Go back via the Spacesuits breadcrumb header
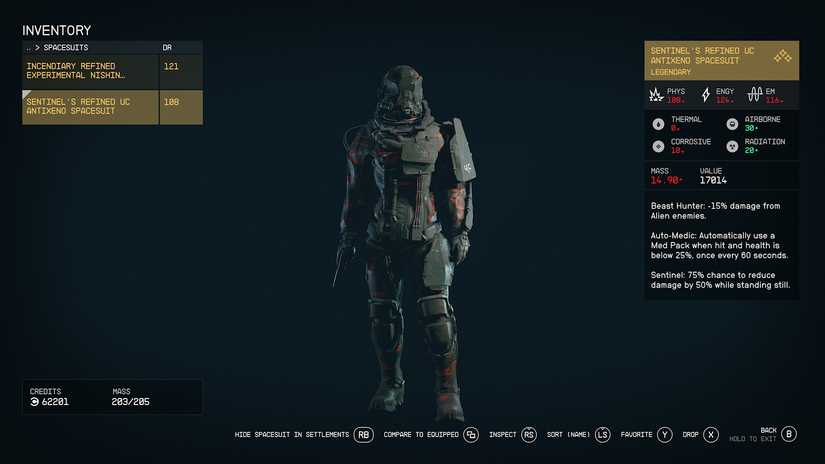 (x=62, y=47)
